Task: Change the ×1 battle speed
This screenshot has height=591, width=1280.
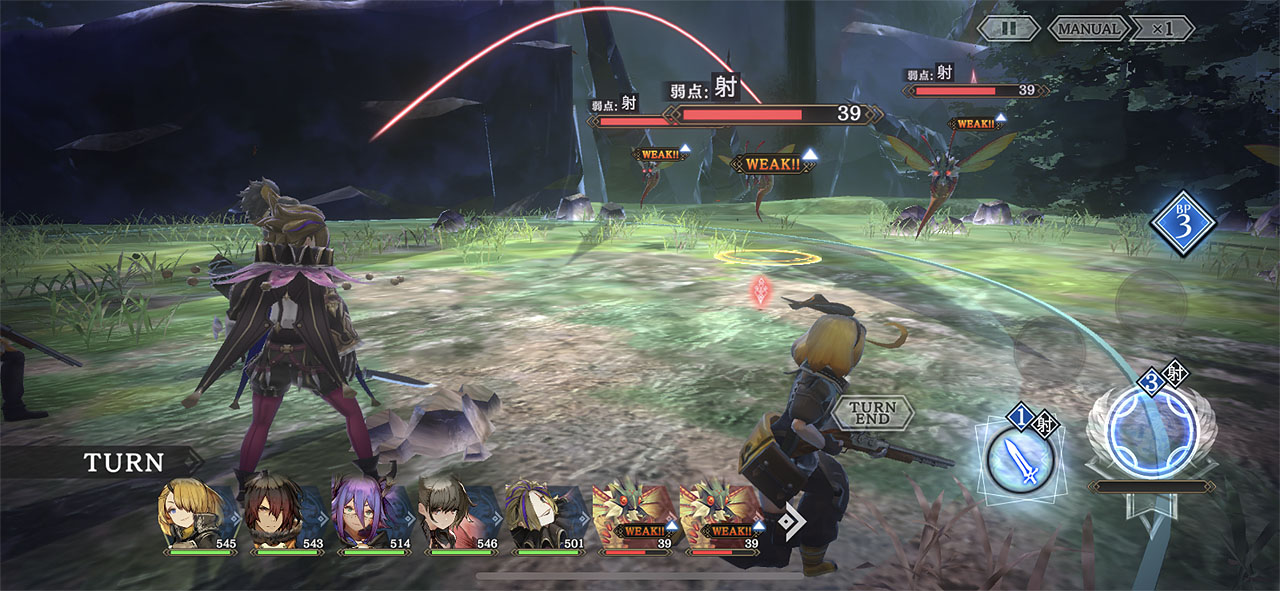Action: [1162, 28]
